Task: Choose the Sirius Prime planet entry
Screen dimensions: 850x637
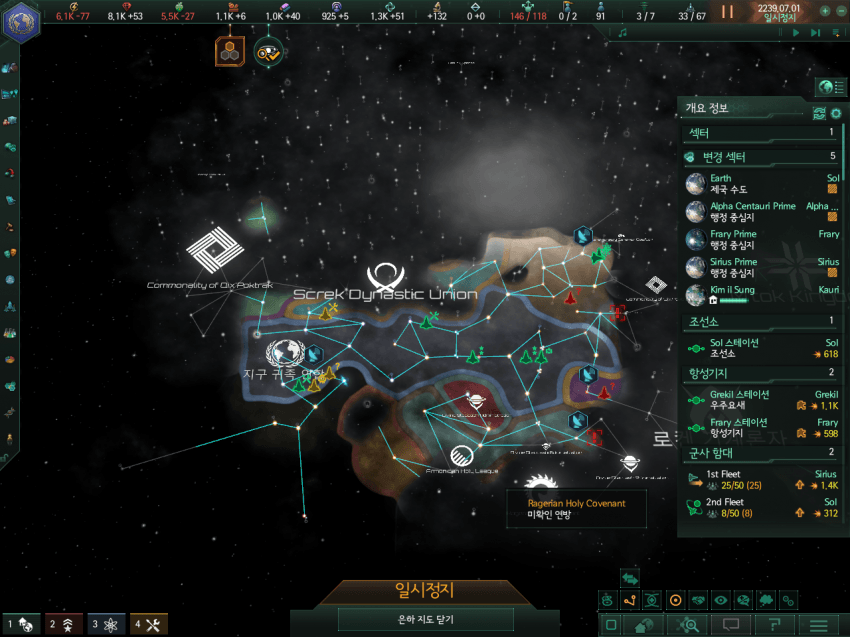Action: [762, 267]
